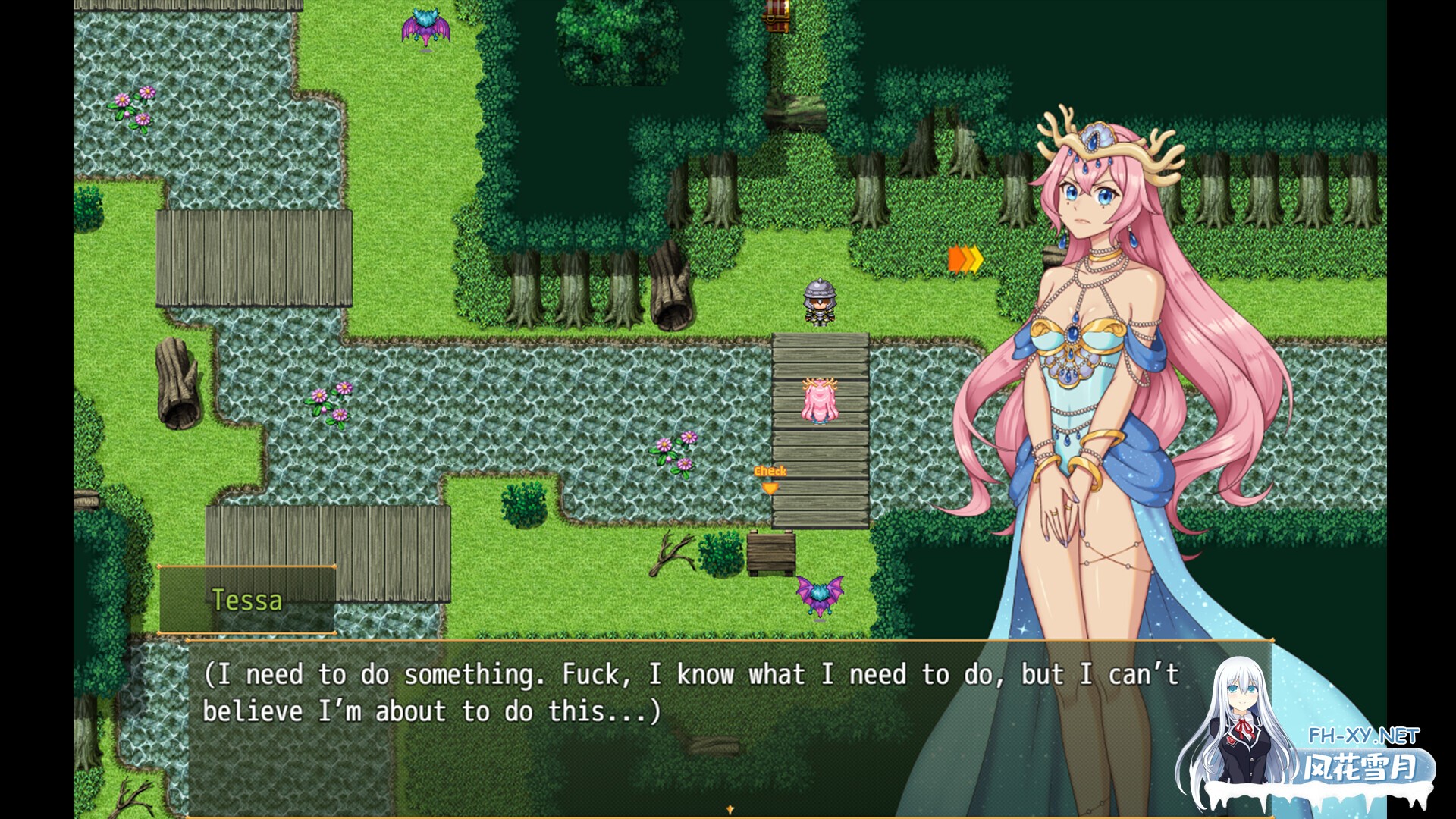Viewport: 1456px width, 819px height.
Task: Click the small dialogue continue arrow
Action: tap(730, 810)
